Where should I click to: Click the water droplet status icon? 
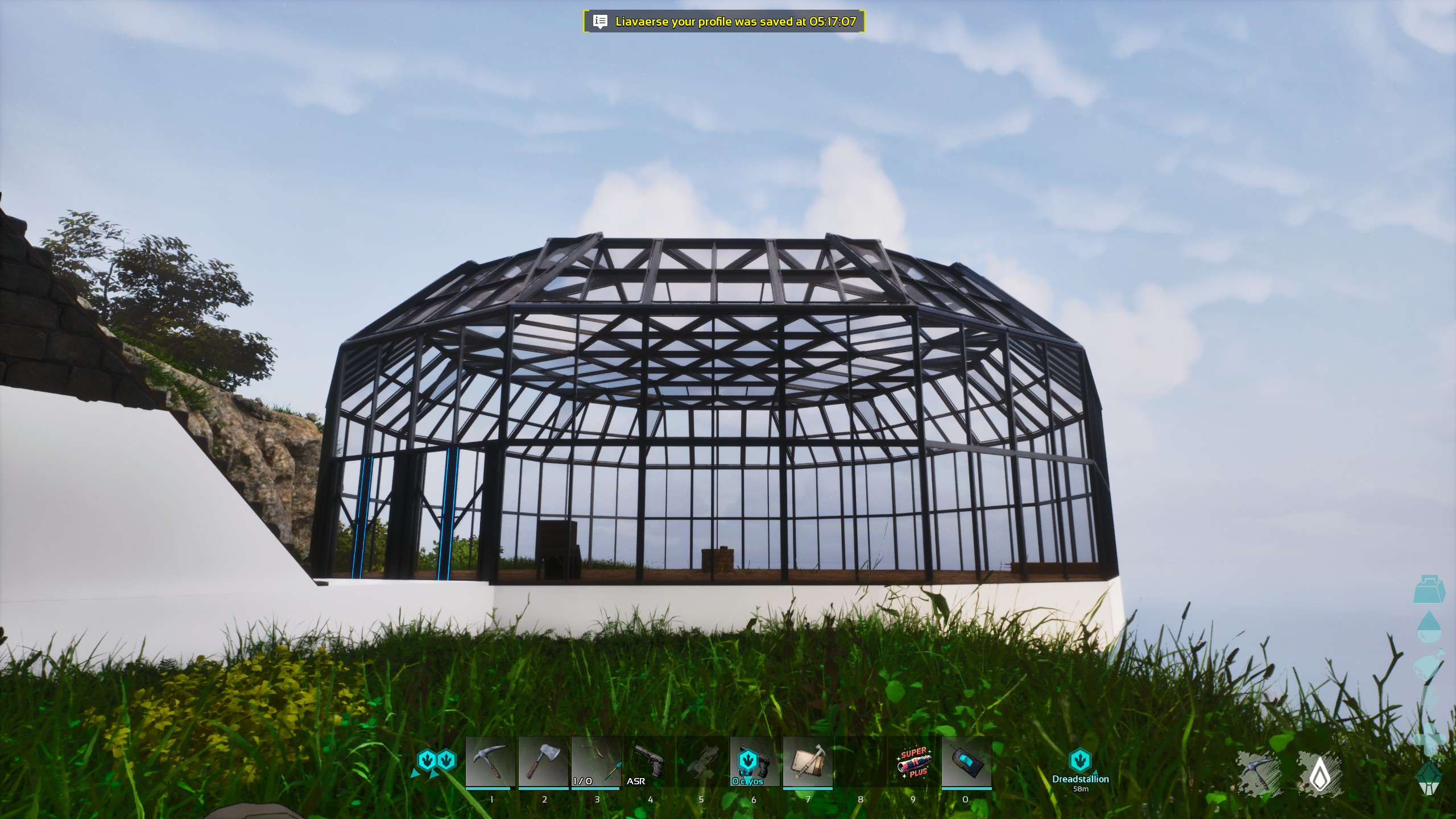click(1428, 627)
